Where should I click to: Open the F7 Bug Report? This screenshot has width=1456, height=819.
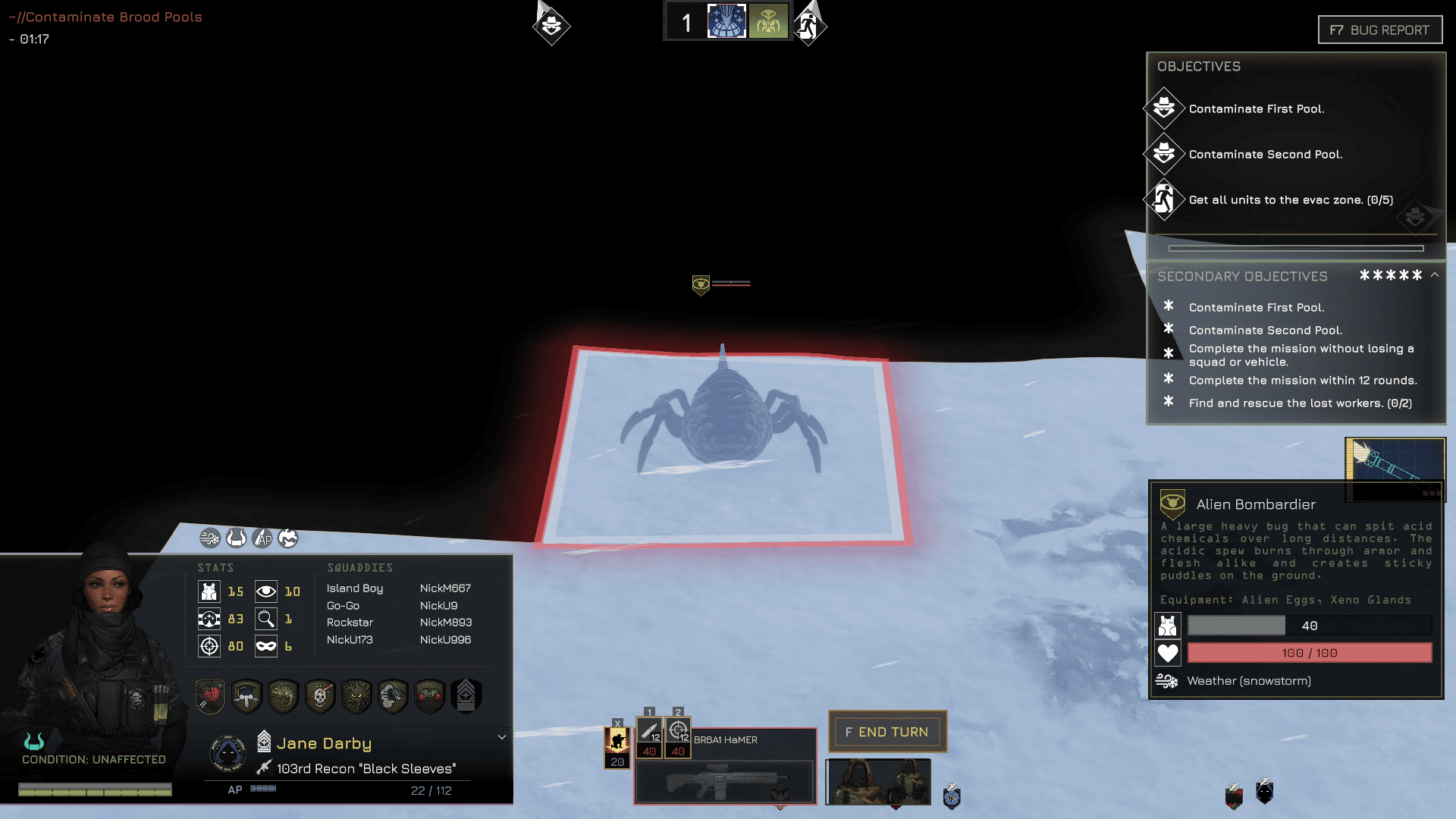point(1379,30)
